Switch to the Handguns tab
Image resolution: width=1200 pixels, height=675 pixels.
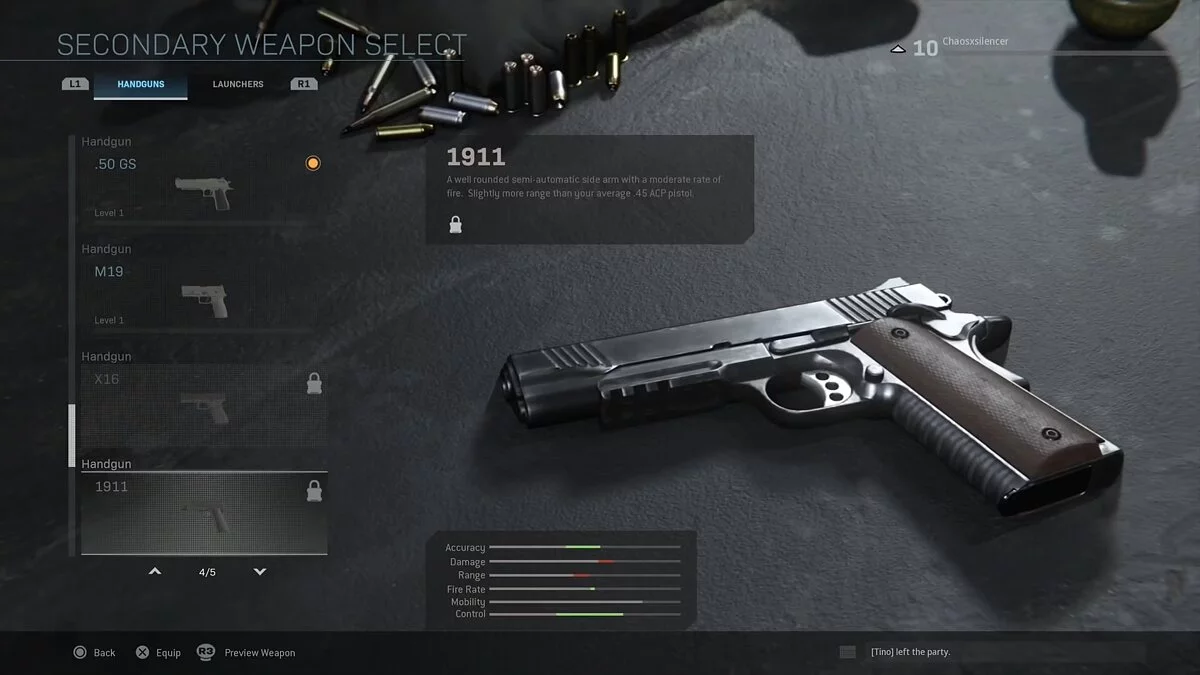140,84
